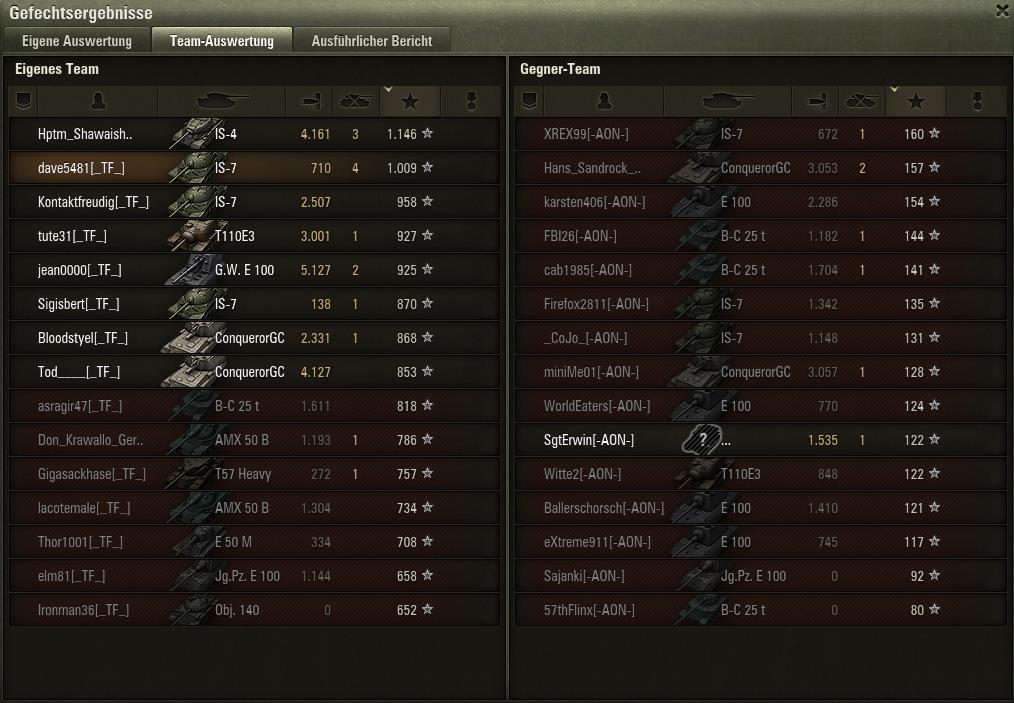The image size is (1014, 703).
Task: Select jean0000 G.W. E 100 row
Action: coord(254,270)
